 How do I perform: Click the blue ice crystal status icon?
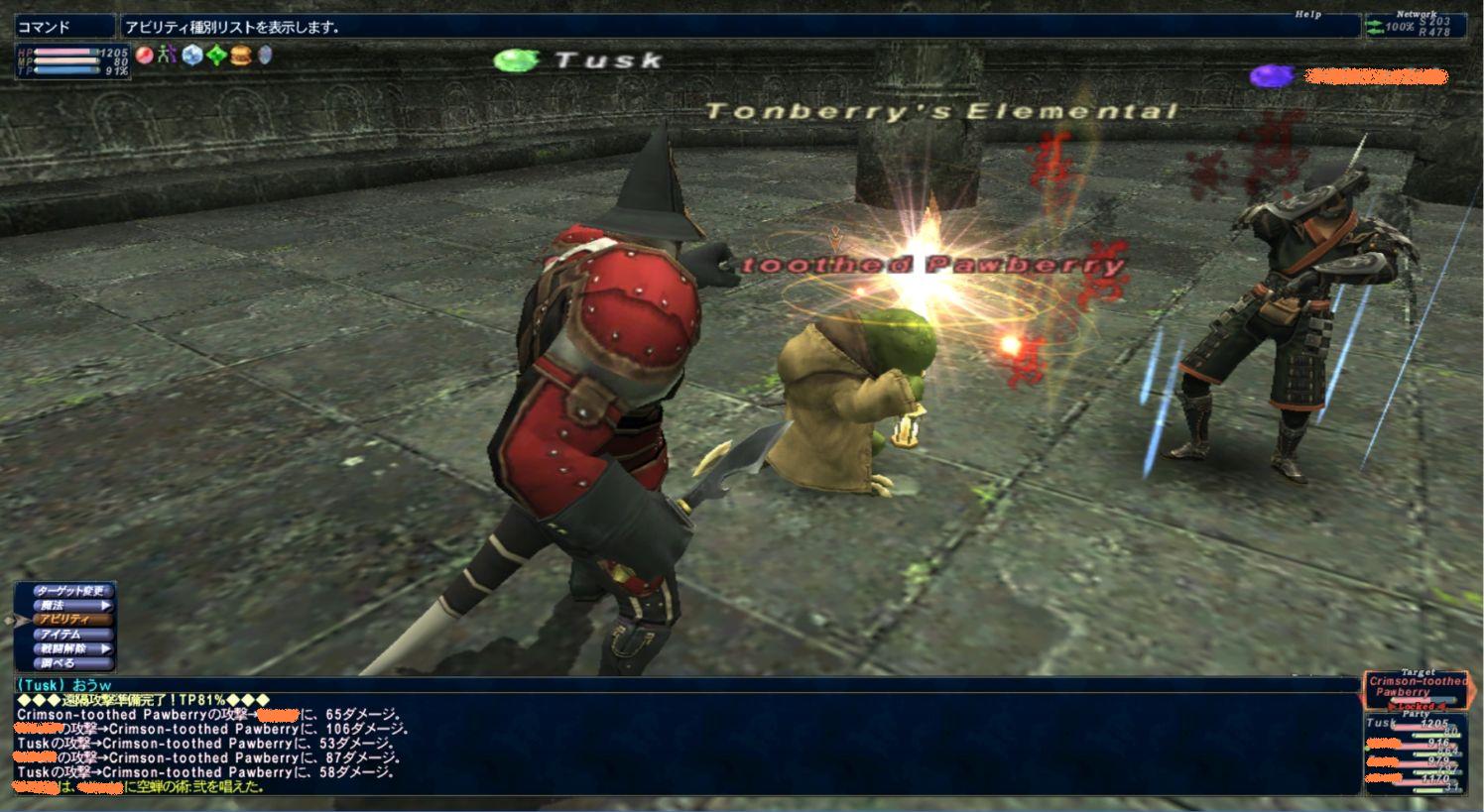point(192,56)
